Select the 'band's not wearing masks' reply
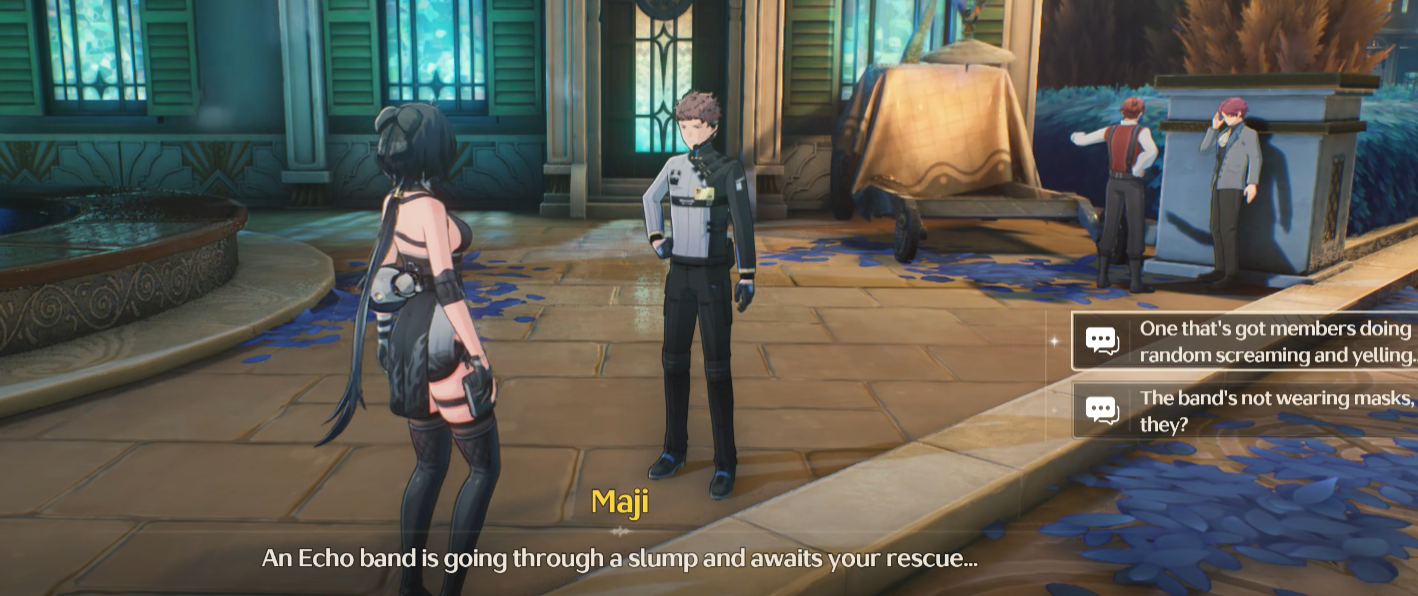 coord(1260,411)
